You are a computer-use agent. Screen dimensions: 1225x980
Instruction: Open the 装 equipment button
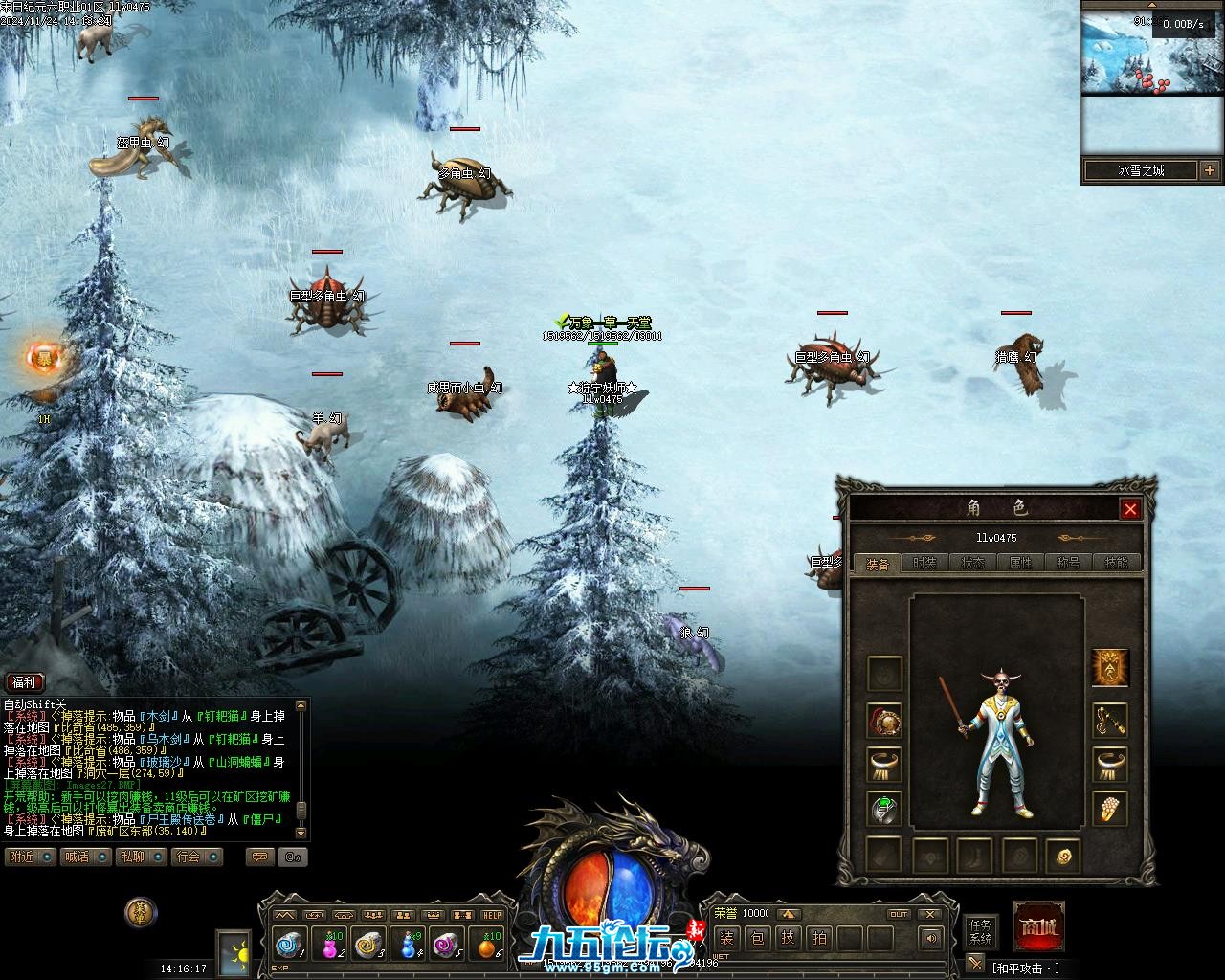coord(726,938)
